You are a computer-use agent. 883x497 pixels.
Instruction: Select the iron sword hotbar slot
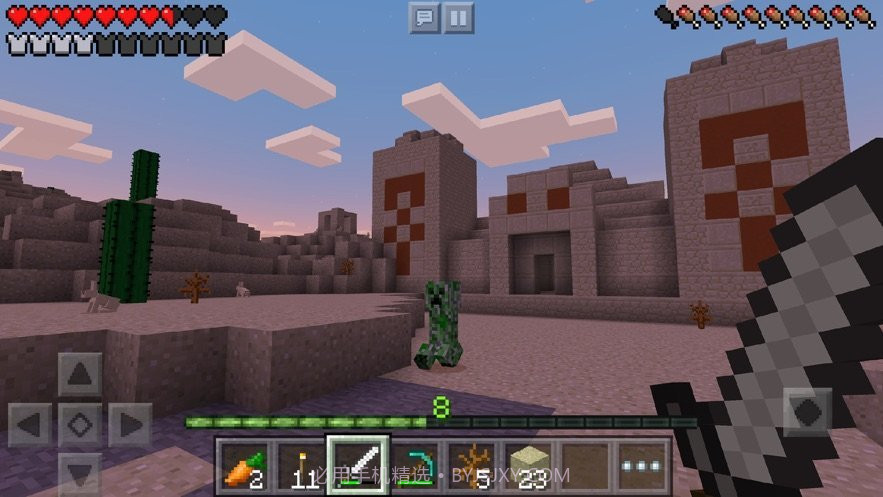pyautogui.click(x=357, y=466)
